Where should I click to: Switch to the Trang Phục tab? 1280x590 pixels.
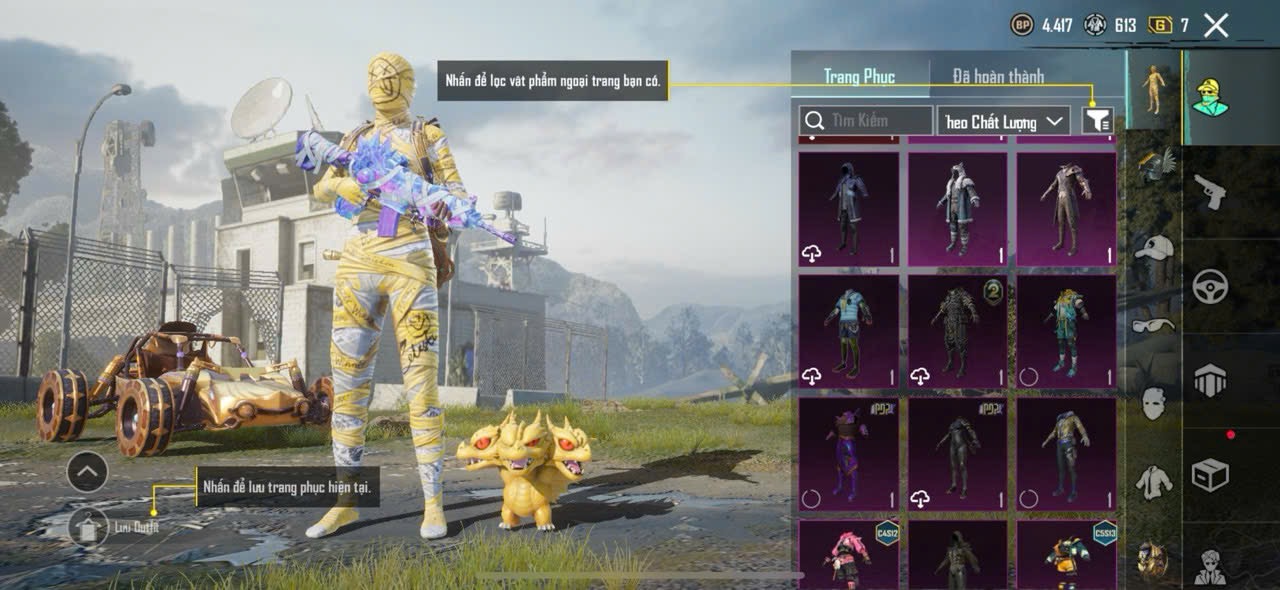click(x=859, y=76)
